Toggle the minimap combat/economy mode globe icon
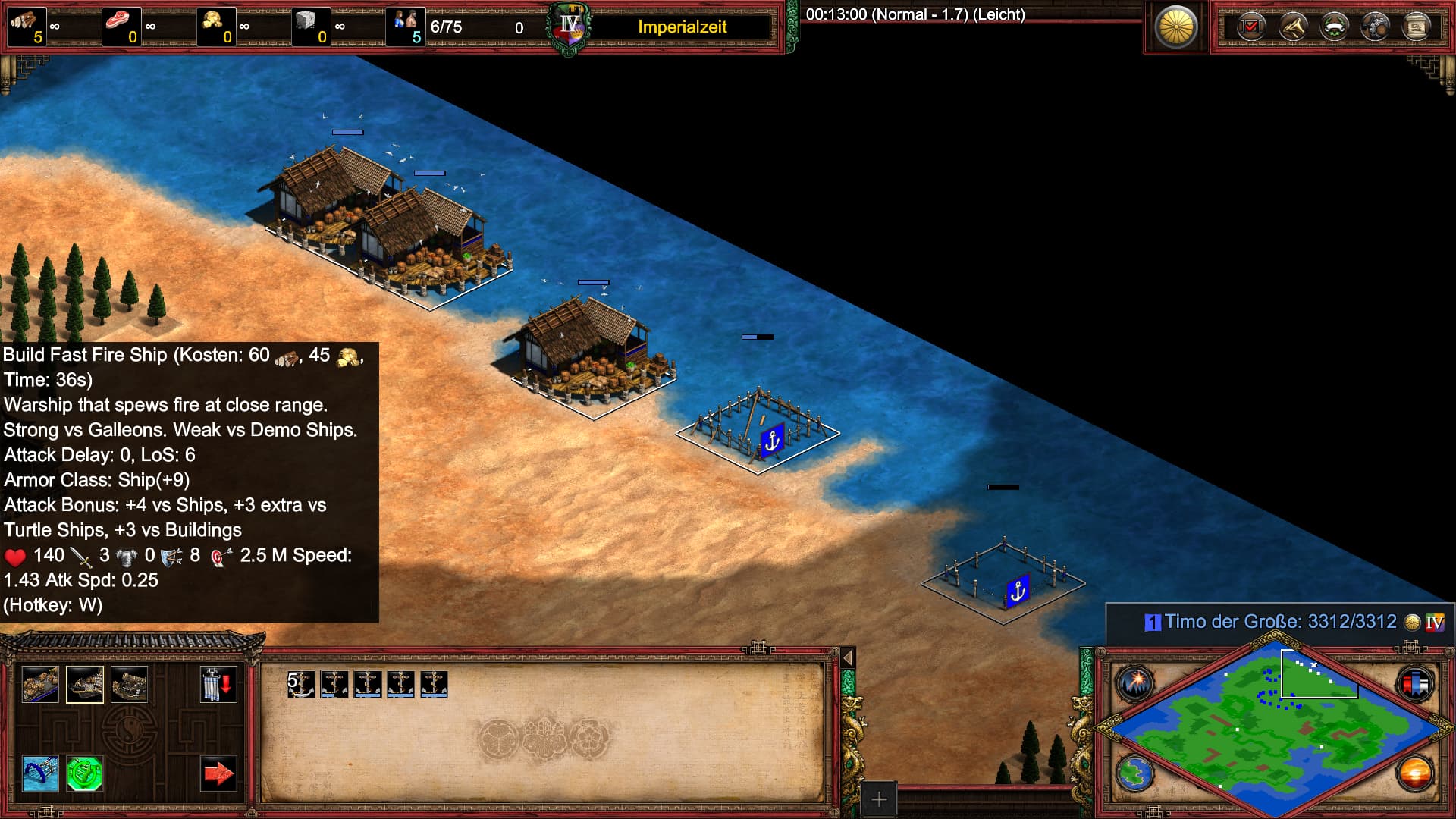Screen dimensions: 1456x819 click(1136, 773)
